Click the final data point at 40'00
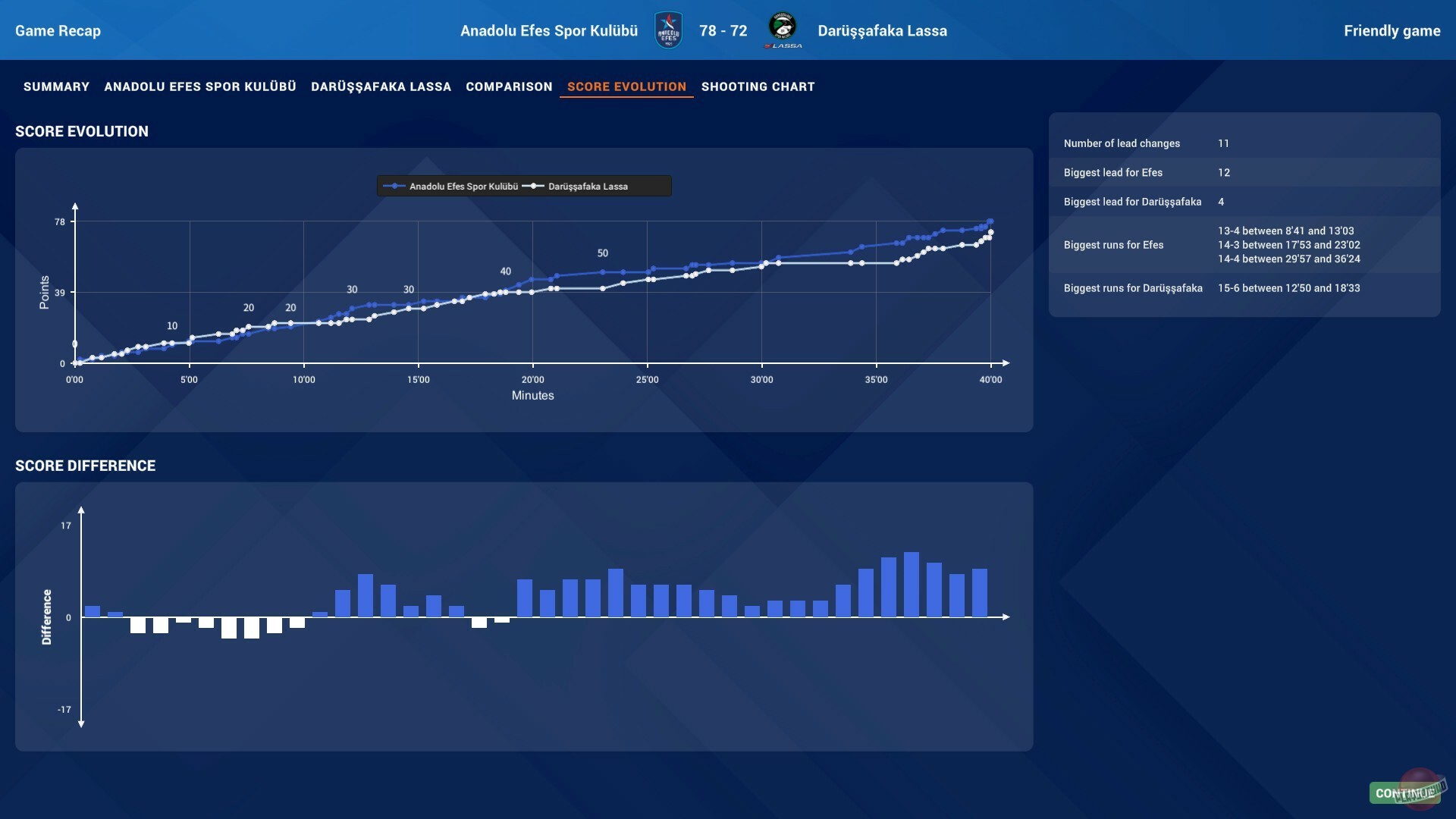Image resolution: width=1456 pixels, height=819 pixels. (x=990, y=221)
